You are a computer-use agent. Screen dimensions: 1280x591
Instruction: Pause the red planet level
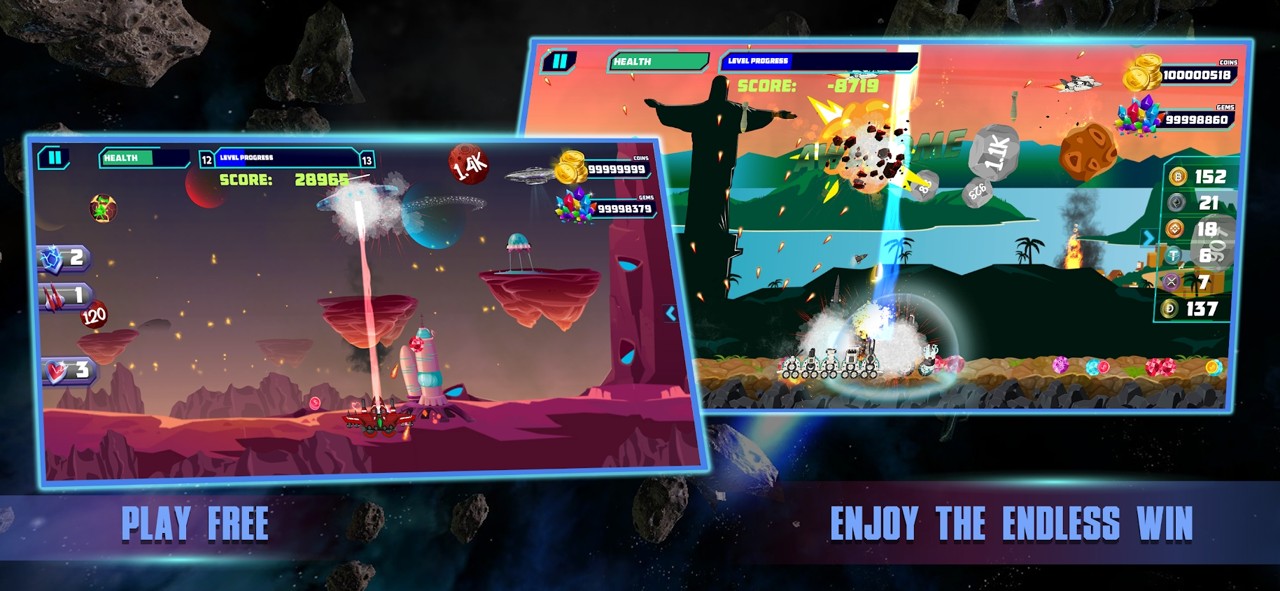coord(54,158)
